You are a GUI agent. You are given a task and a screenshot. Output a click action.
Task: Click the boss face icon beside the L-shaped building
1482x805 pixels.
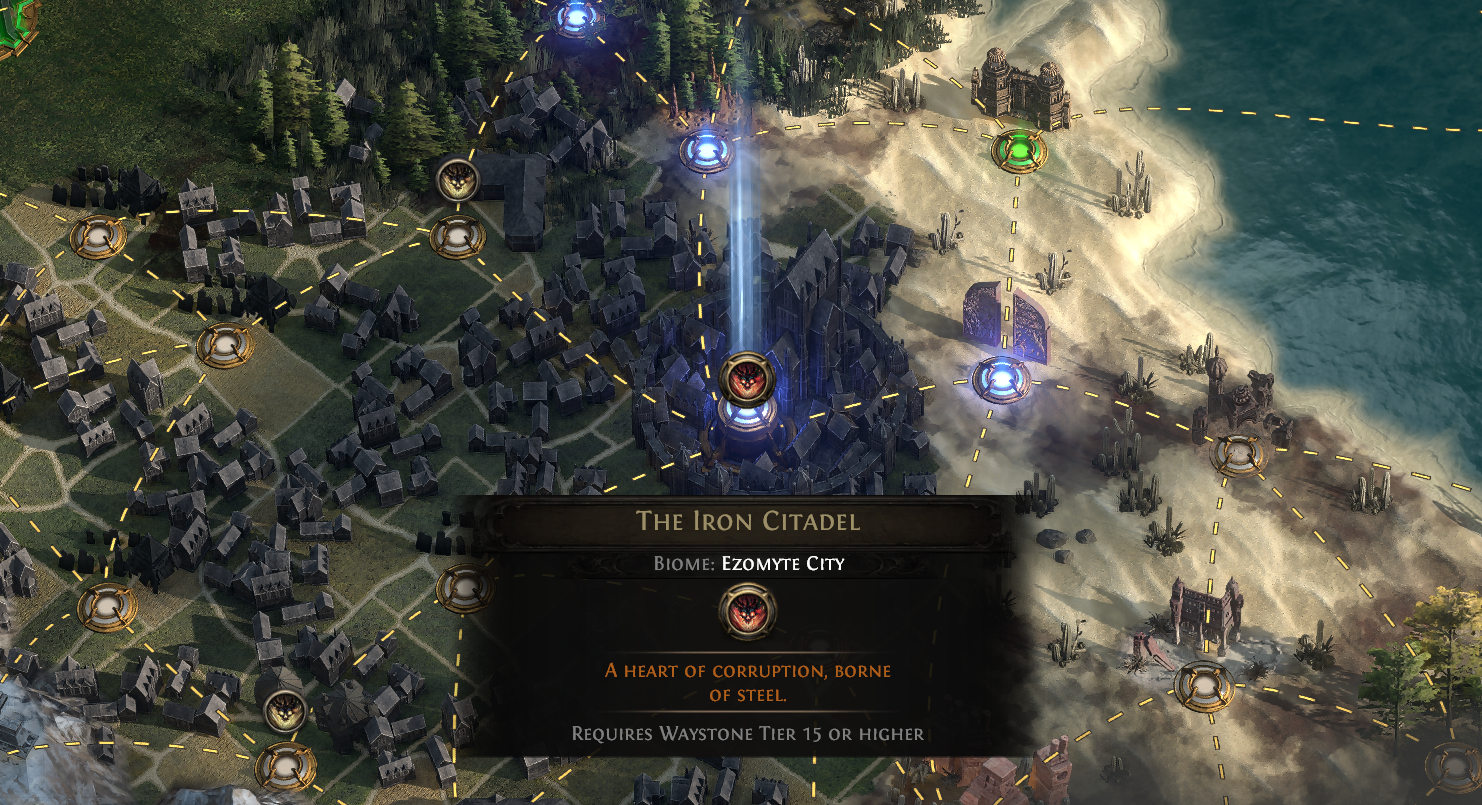[458, 181]
